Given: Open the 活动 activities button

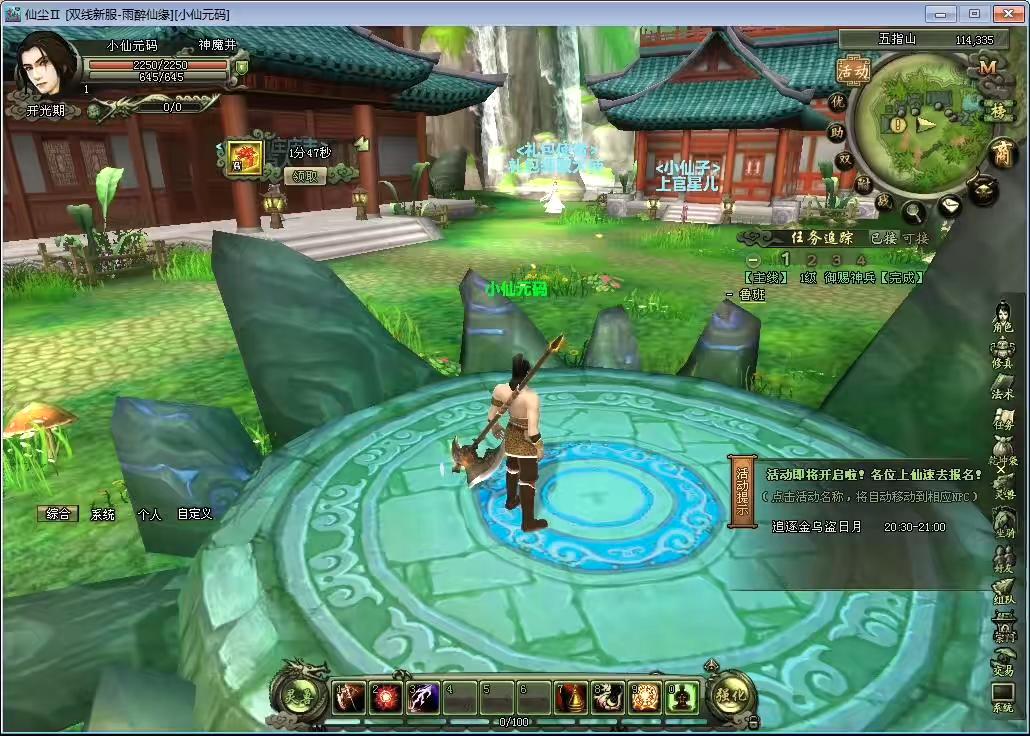Looking at the screenshot, I should (x=853, y=70).
